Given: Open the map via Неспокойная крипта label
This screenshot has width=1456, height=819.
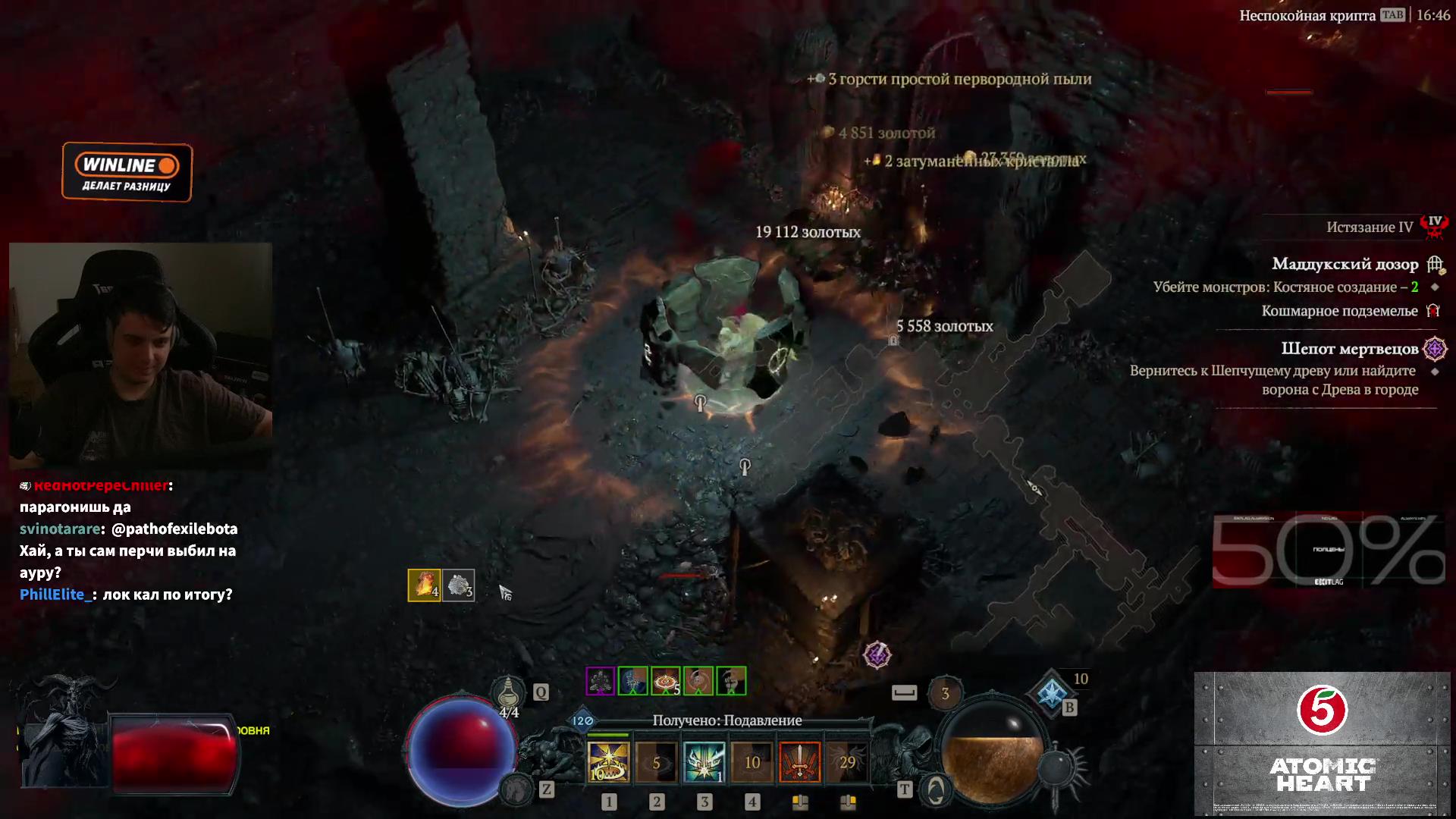Looking at the screenshot, I should pyautogui.click(x=1307, y=15).
